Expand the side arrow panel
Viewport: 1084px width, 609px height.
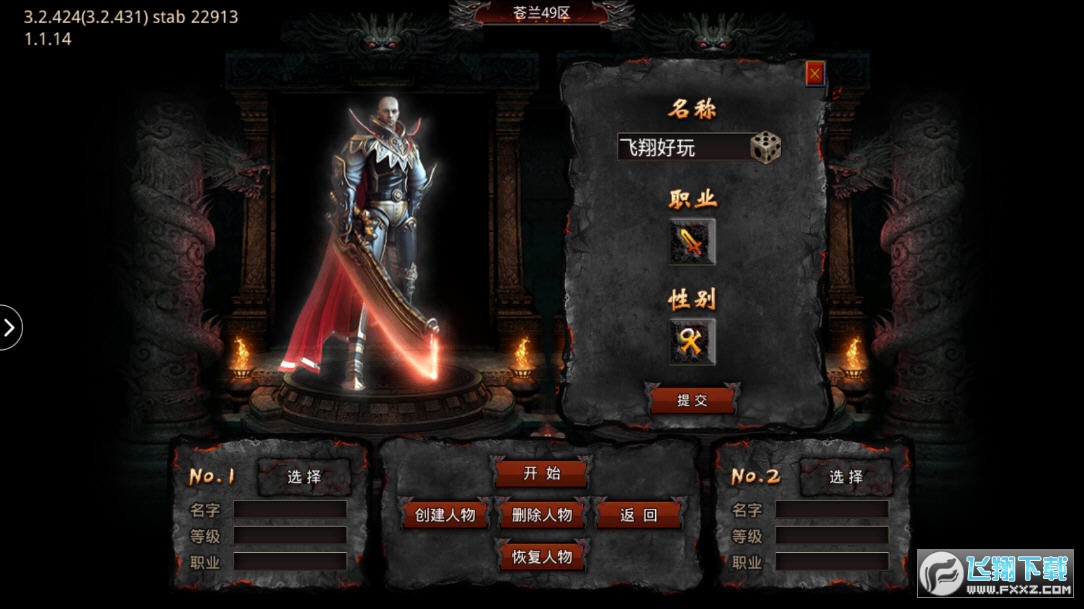[x=10, y=327]
